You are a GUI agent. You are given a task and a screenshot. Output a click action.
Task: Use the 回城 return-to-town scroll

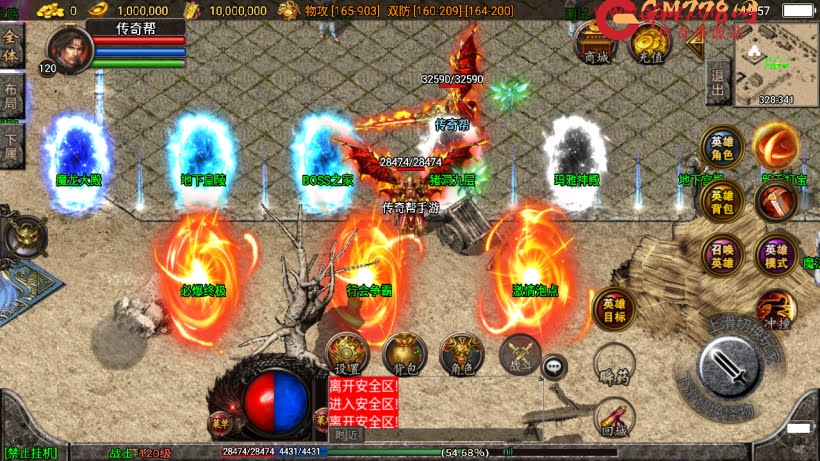613,418
